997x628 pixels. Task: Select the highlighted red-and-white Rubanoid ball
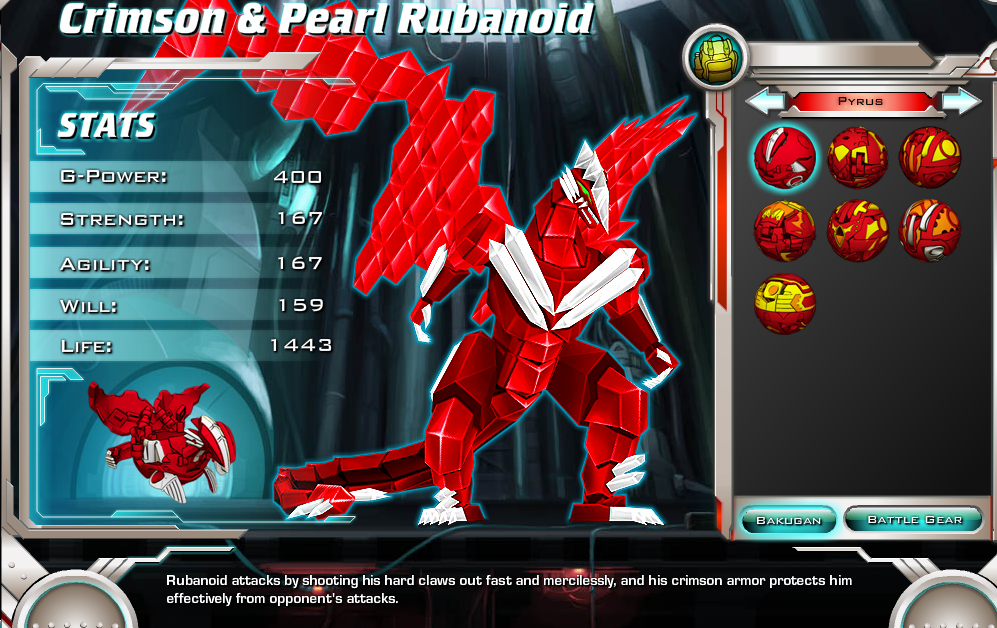click(784, 158)
